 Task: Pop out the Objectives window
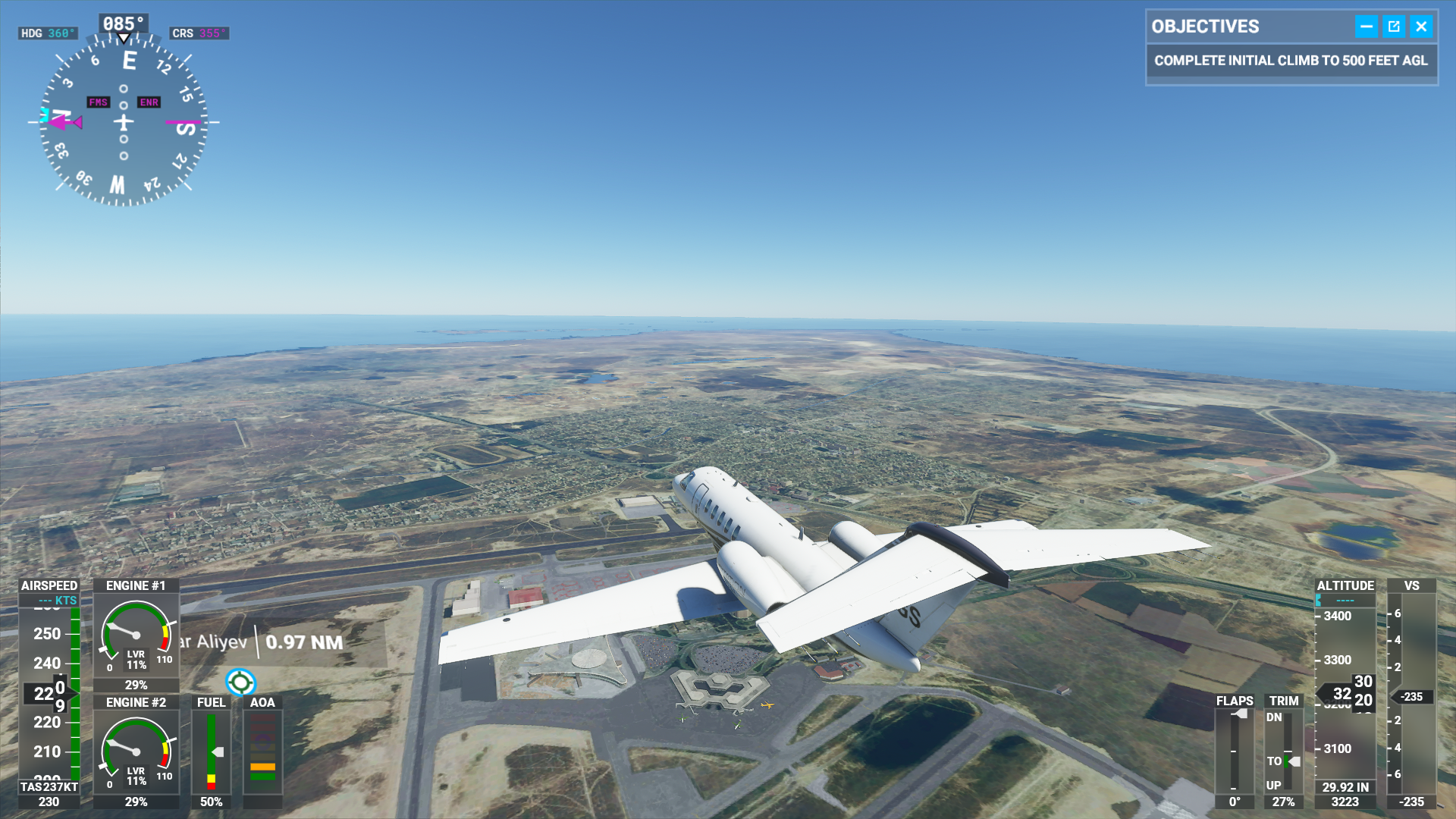point(1394,27)
